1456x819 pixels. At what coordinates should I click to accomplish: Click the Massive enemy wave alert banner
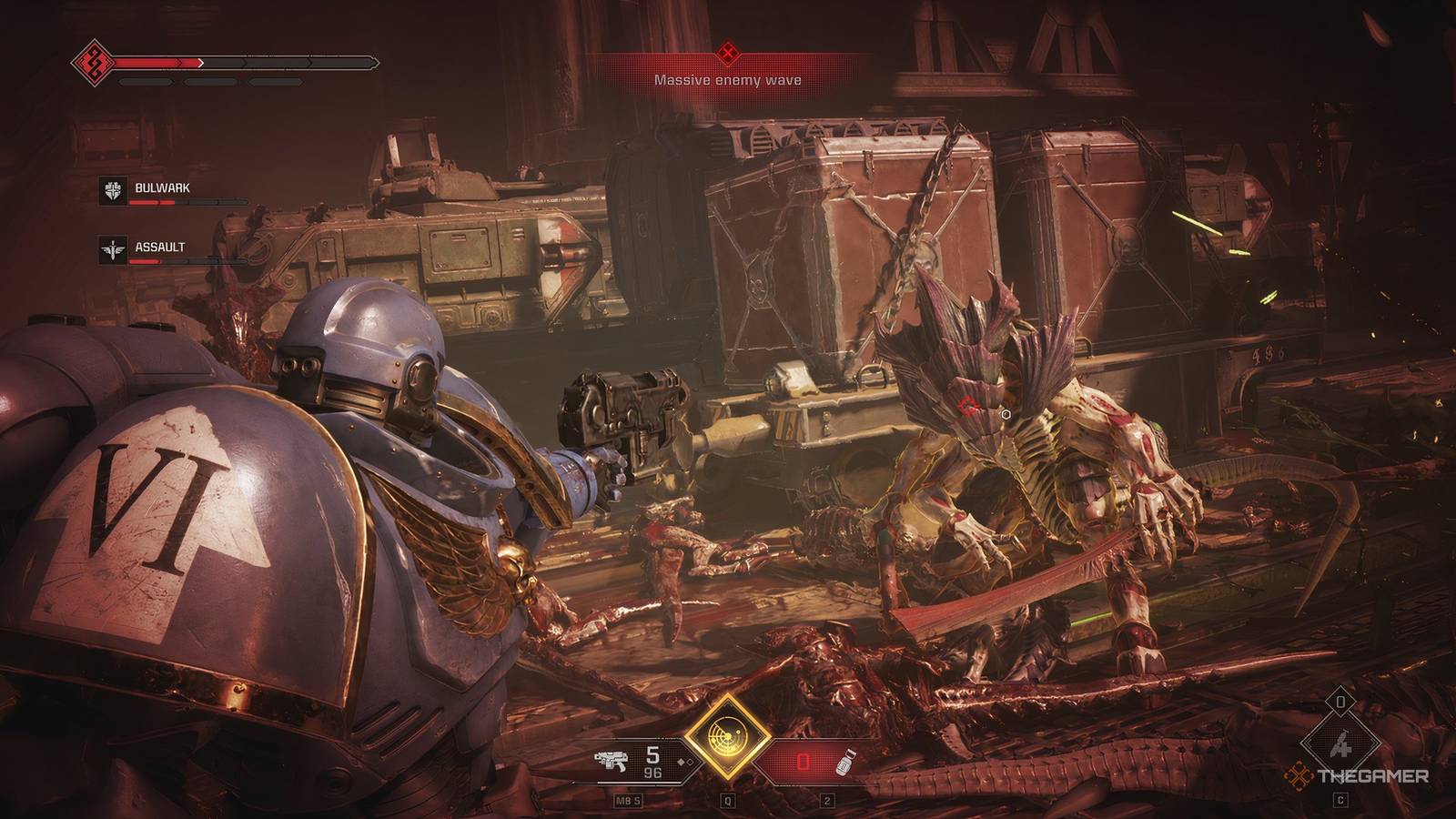727,71
